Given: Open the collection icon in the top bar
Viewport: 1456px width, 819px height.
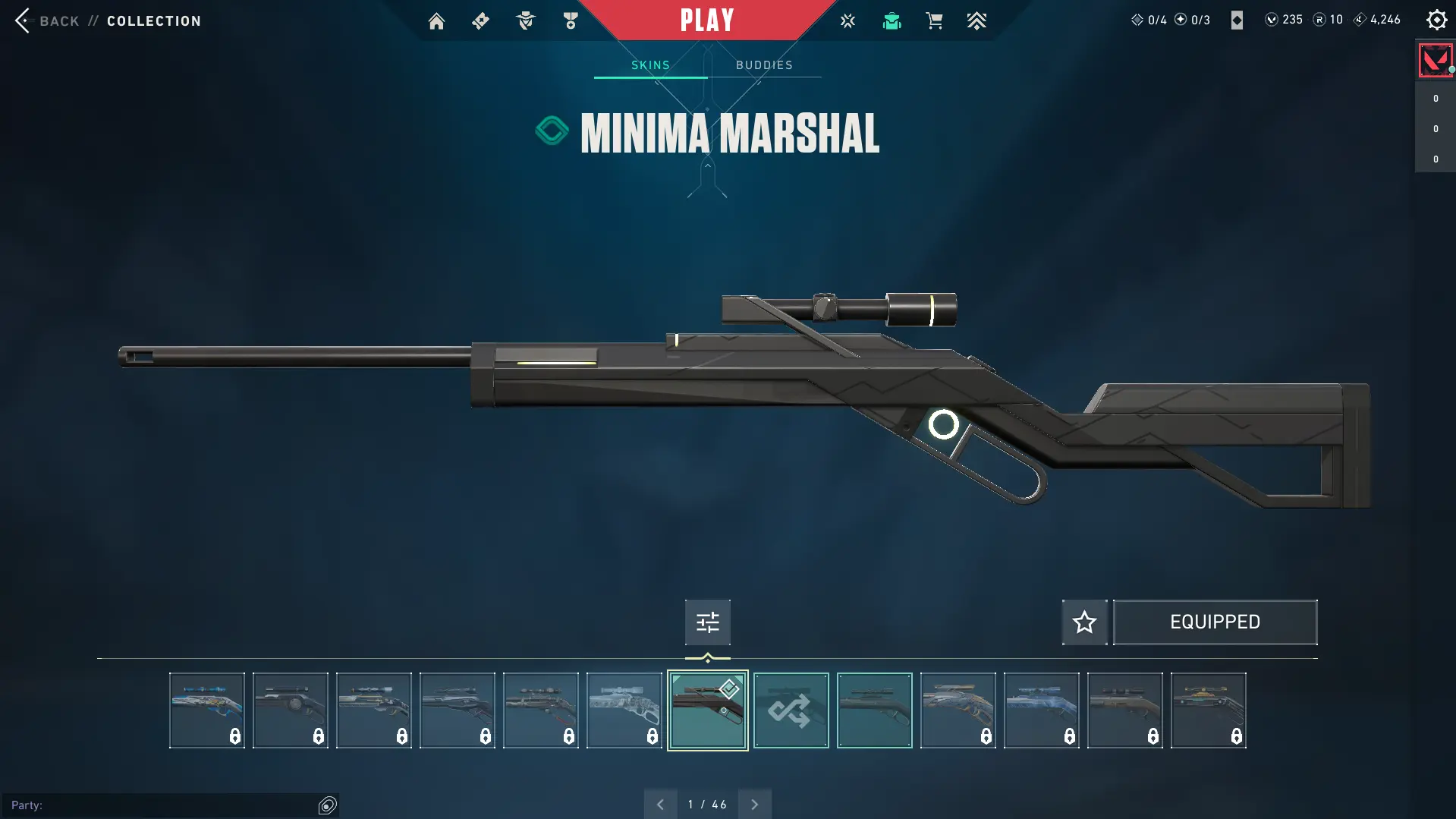Looking at the screenshot, I should pyautogui.click(x=892, y=21).
